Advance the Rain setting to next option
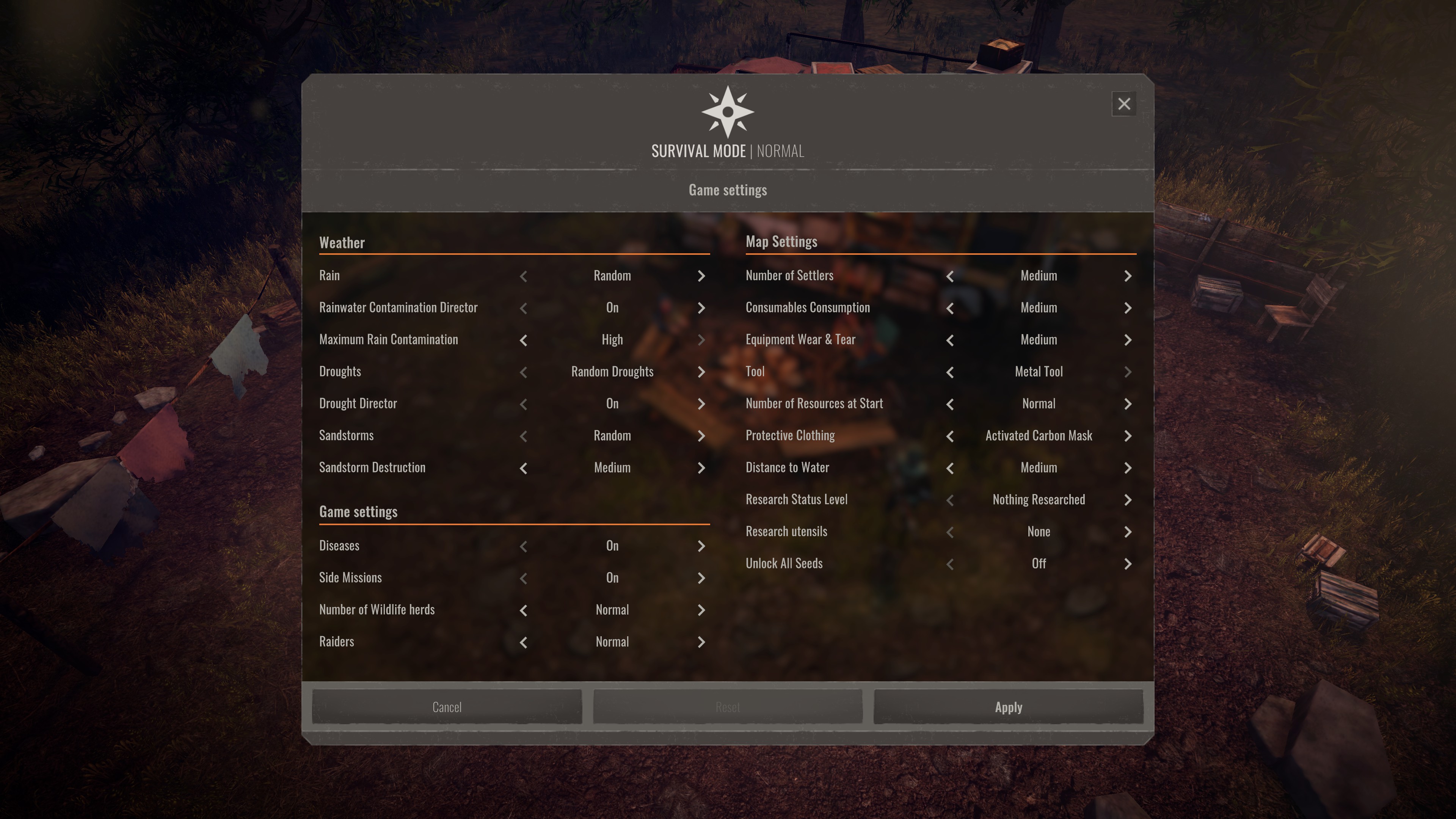This screenshot has width=1456, height=819. (x=701, y=276)
